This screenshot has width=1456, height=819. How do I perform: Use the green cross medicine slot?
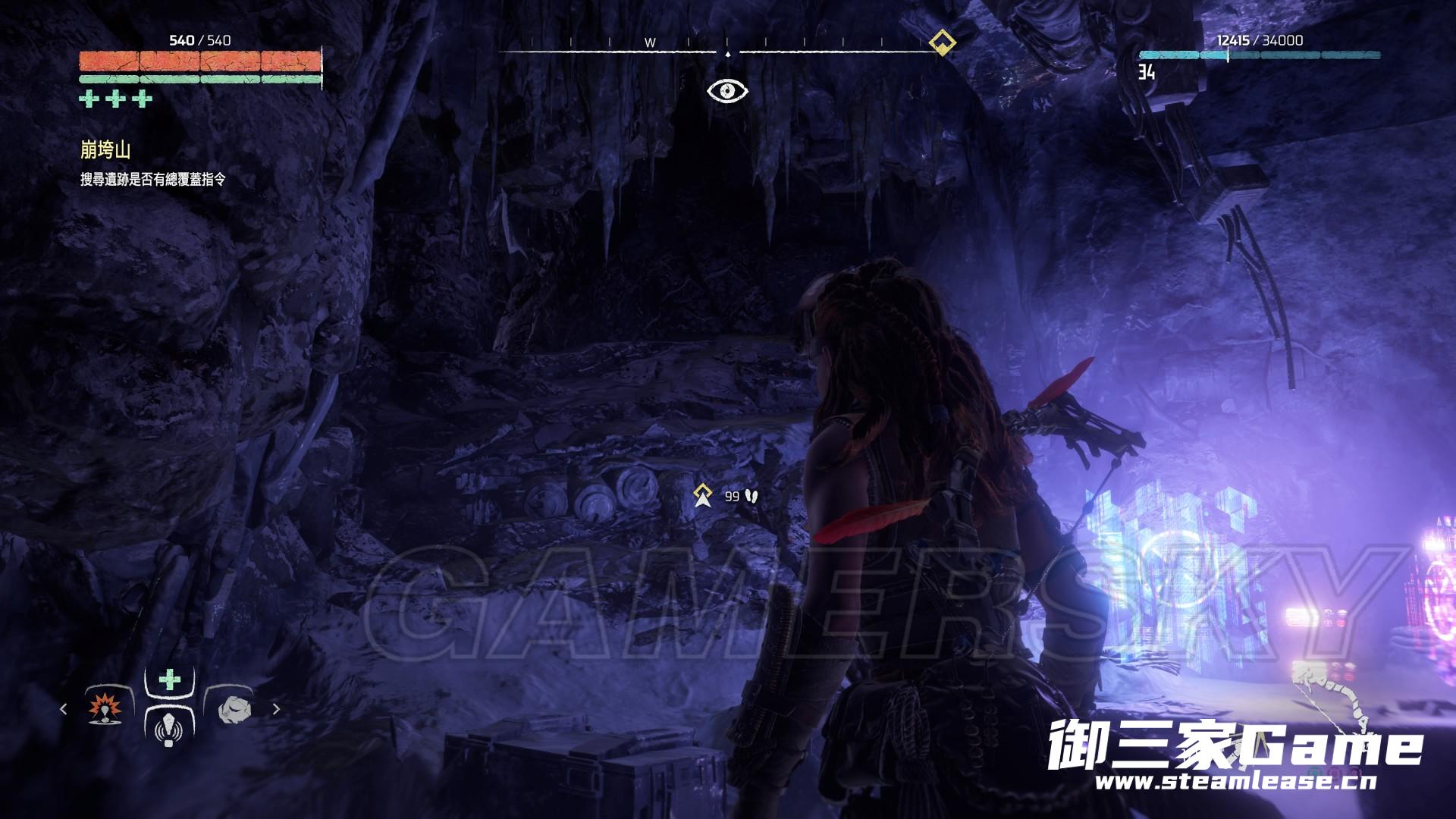(x=170, y=679)
